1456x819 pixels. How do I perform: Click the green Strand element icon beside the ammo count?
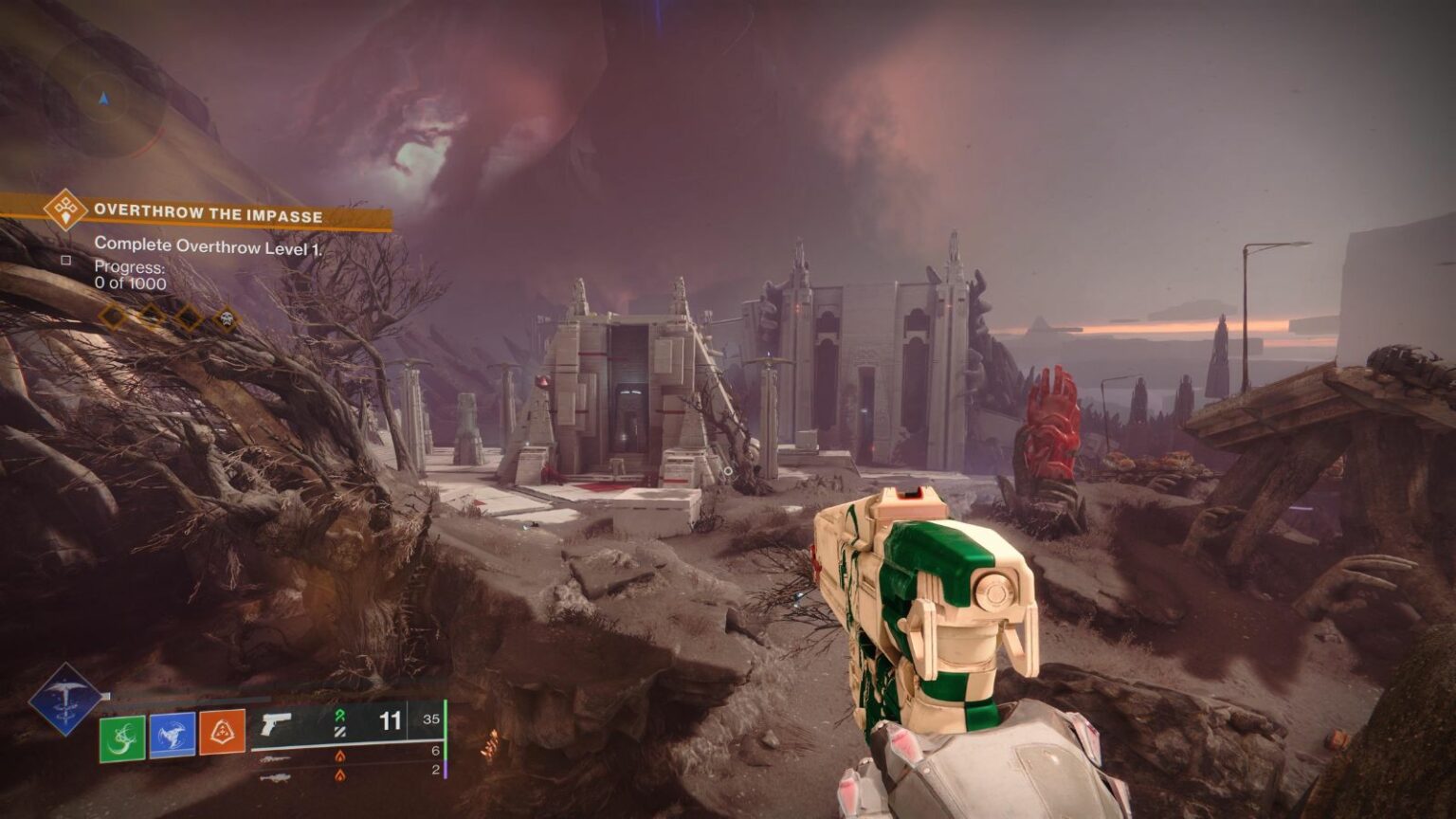[341, 715]
